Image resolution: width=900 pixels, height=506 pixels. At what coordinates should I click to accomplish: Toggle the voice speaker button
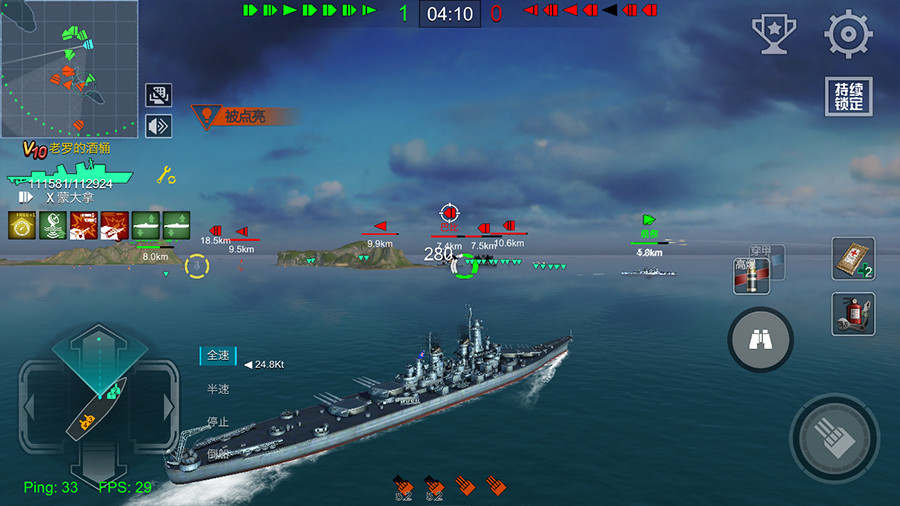pos(159,126)
